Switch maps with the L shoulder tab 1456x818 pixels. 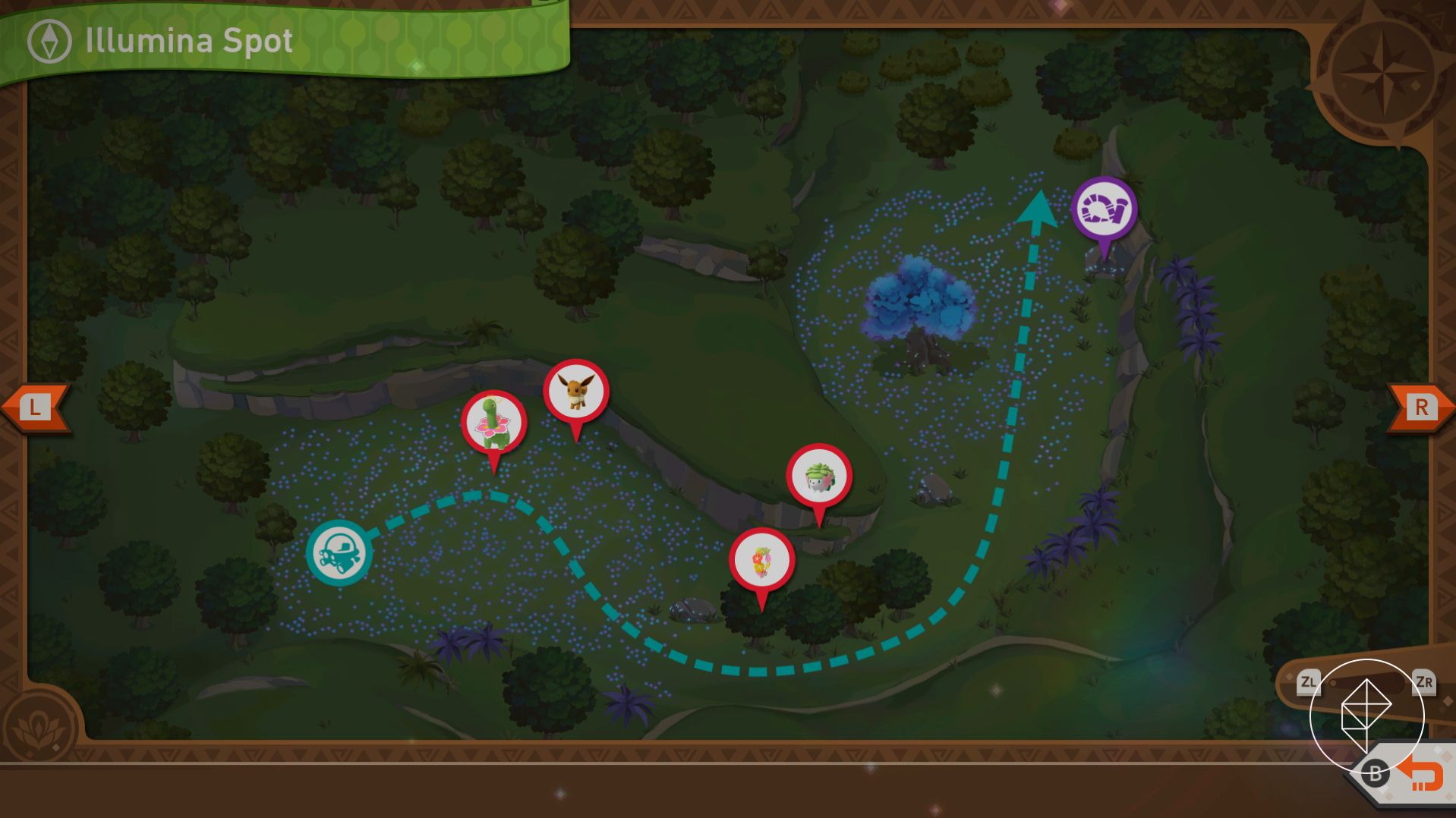click(34, 406)
